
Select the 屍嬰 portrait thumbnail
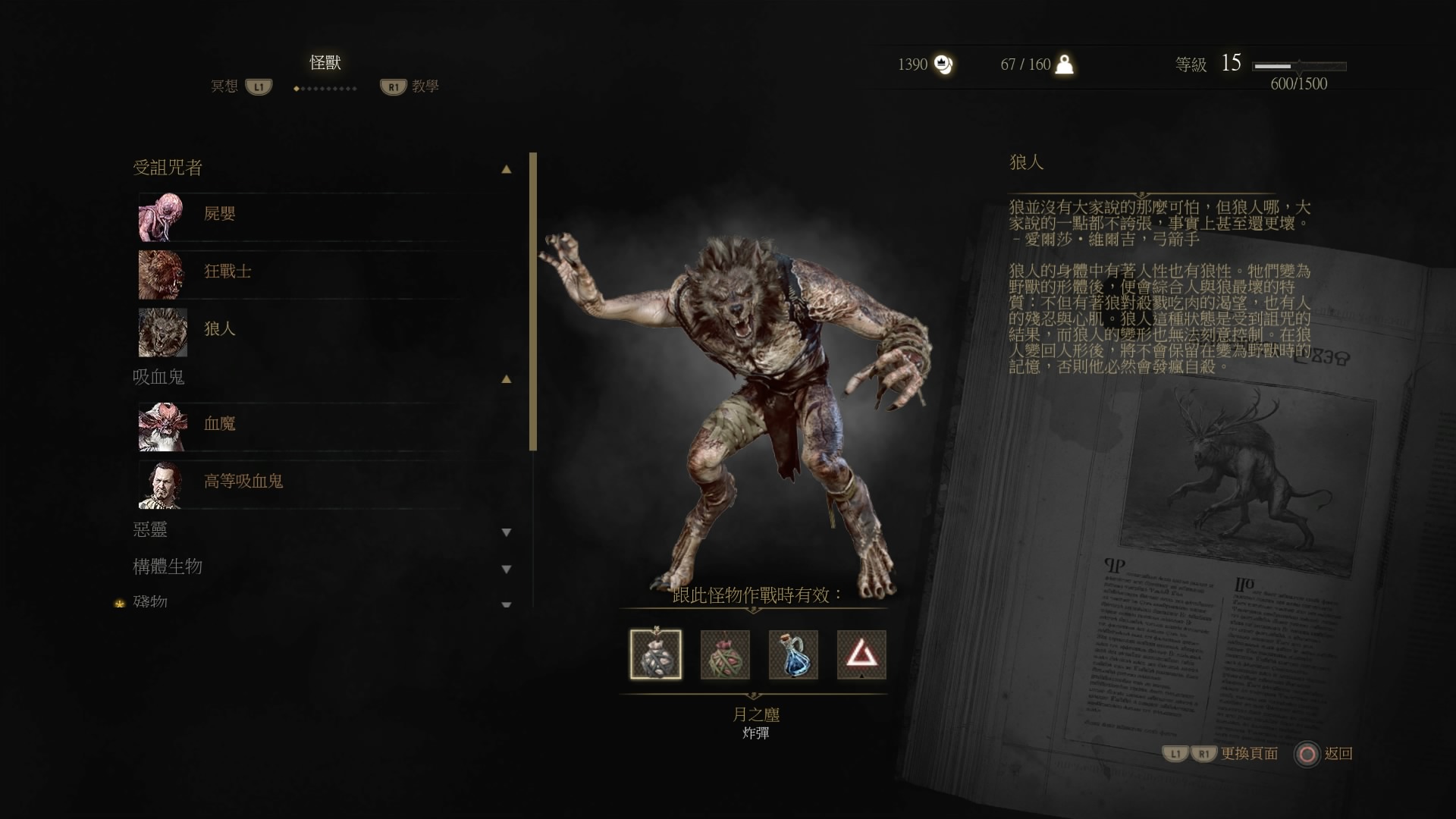coord(162,215)
